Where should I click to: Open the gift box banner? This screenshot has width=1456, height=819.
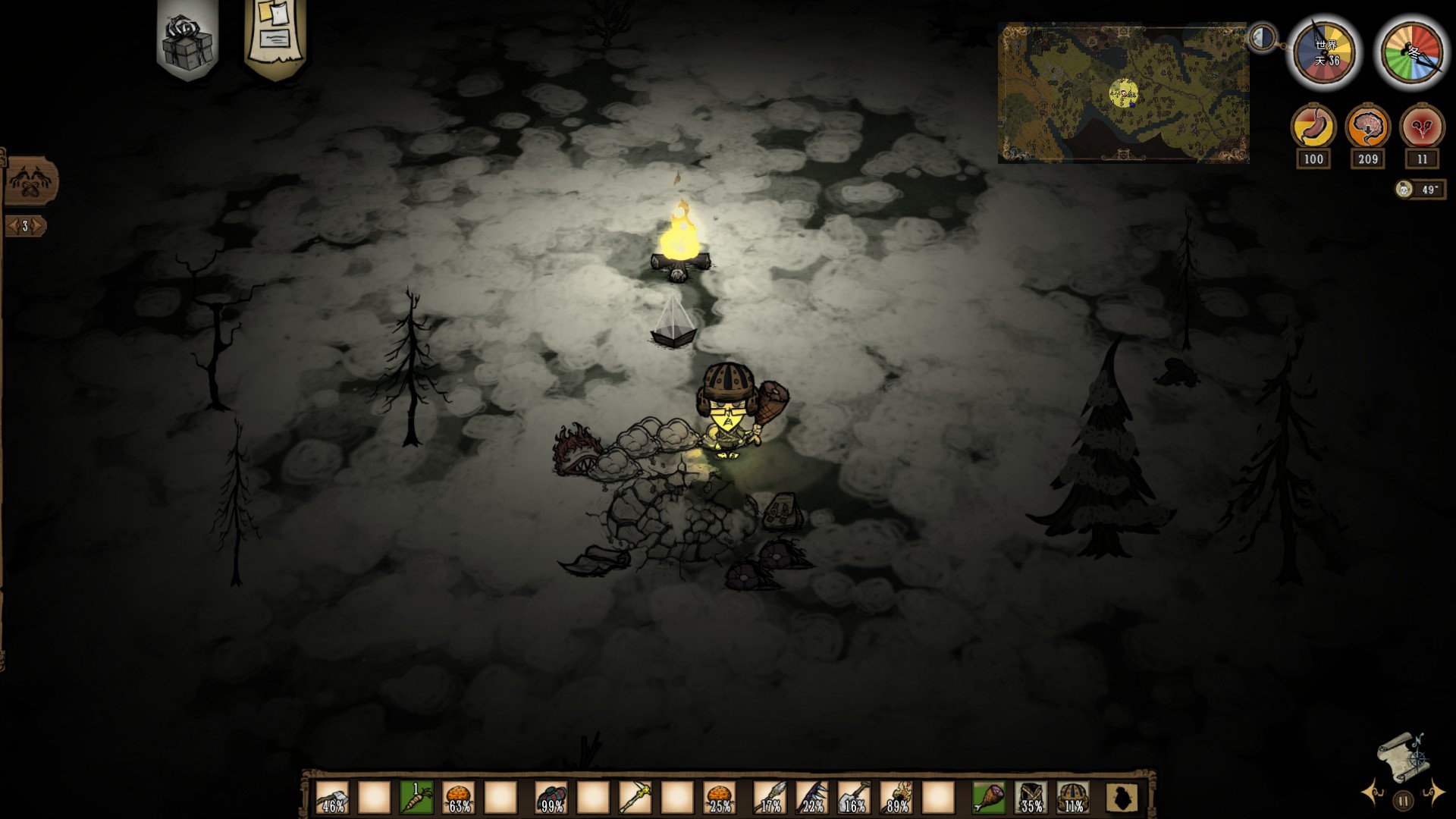pos(187,38)
